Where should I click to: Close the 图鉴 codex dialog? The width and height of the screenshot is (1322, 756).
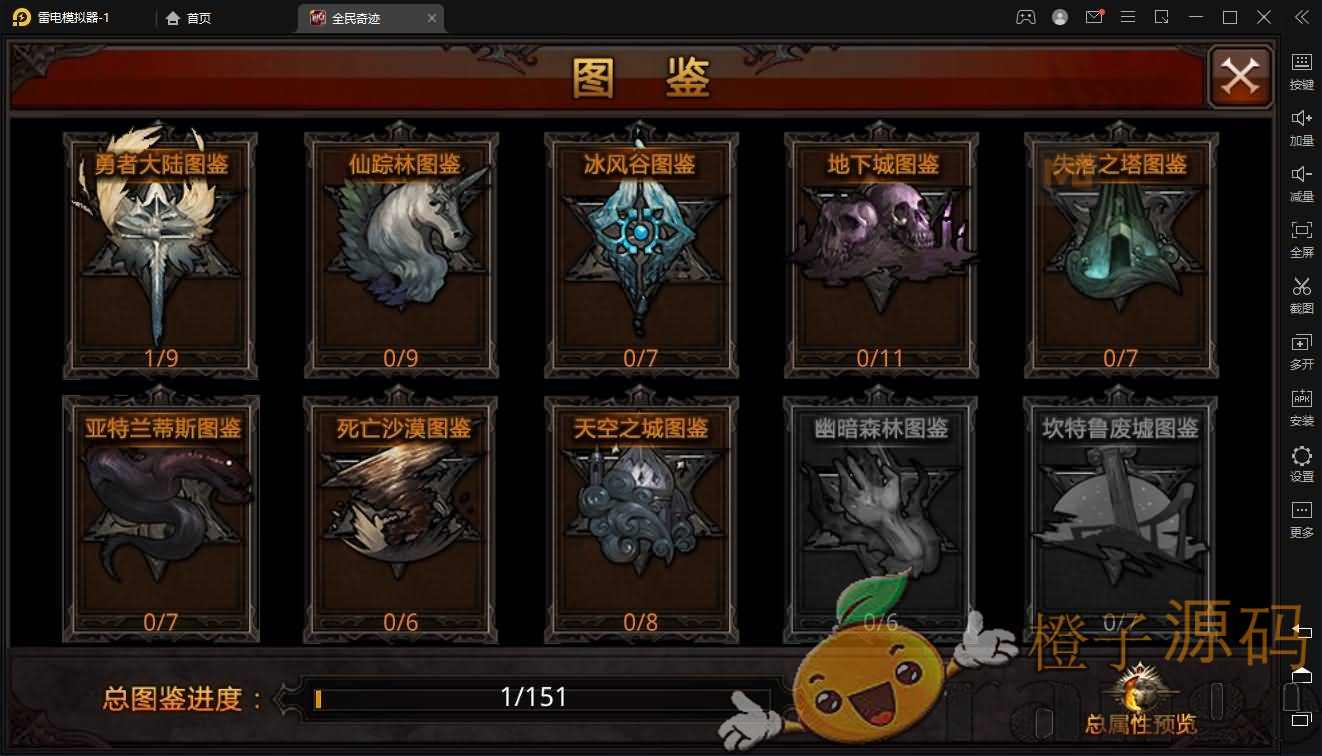pyautogui.click(x=1240, y=76)
